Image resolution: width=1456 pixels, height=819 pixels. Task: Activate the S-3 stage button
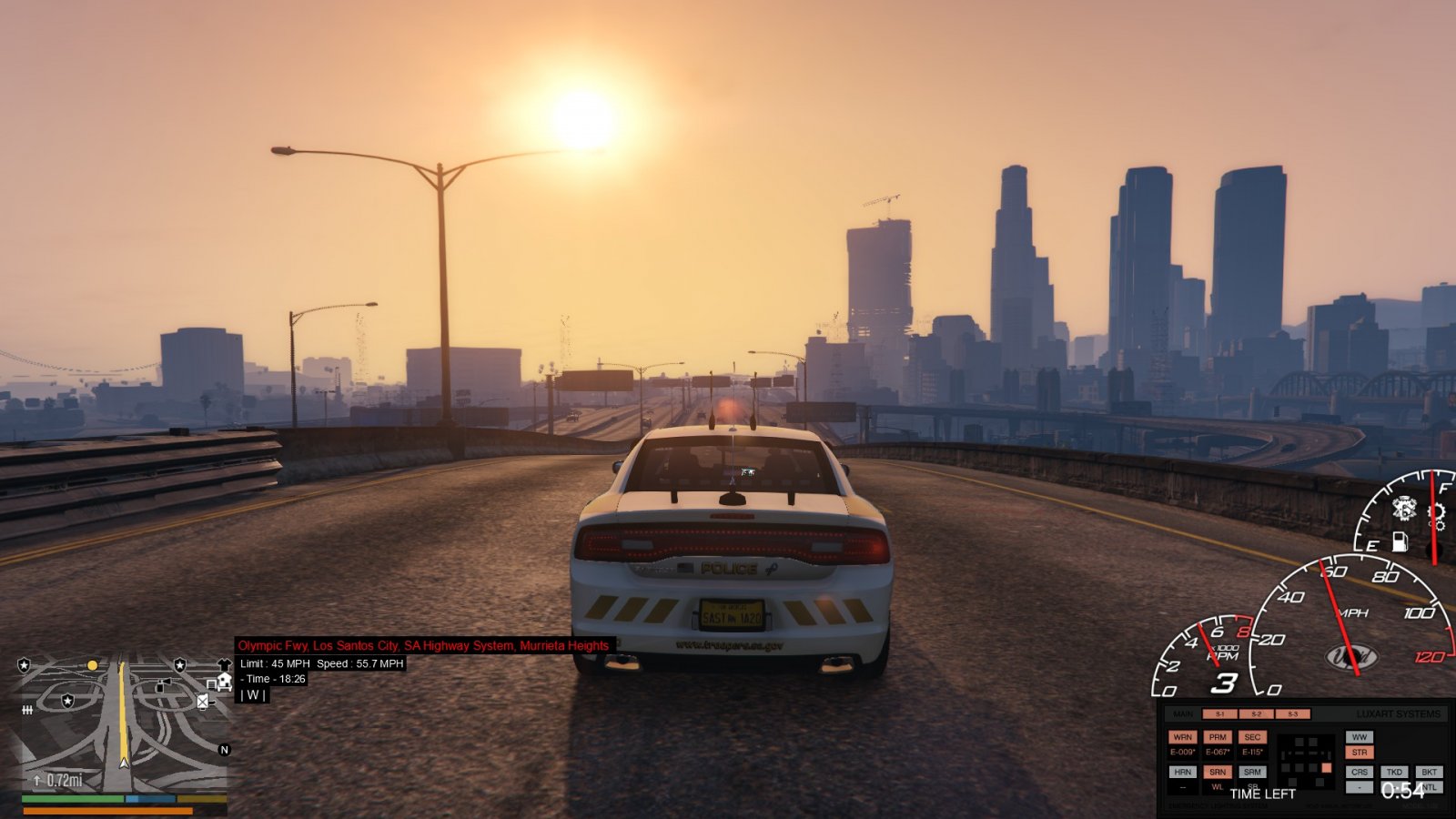click(1292, 714)
